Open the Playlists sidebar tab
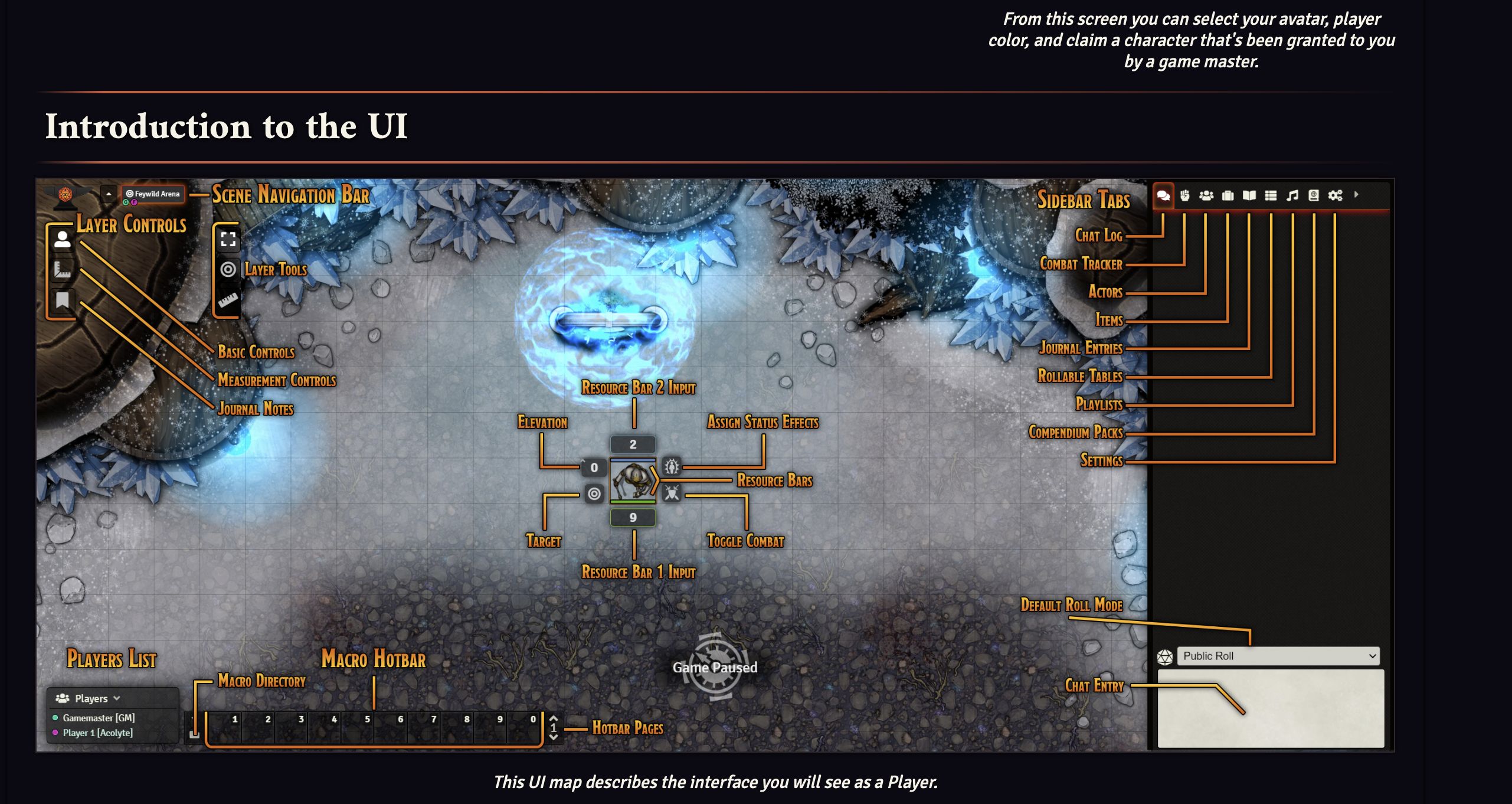The width and height of the screenshot is (1512, 804). 1292,196
